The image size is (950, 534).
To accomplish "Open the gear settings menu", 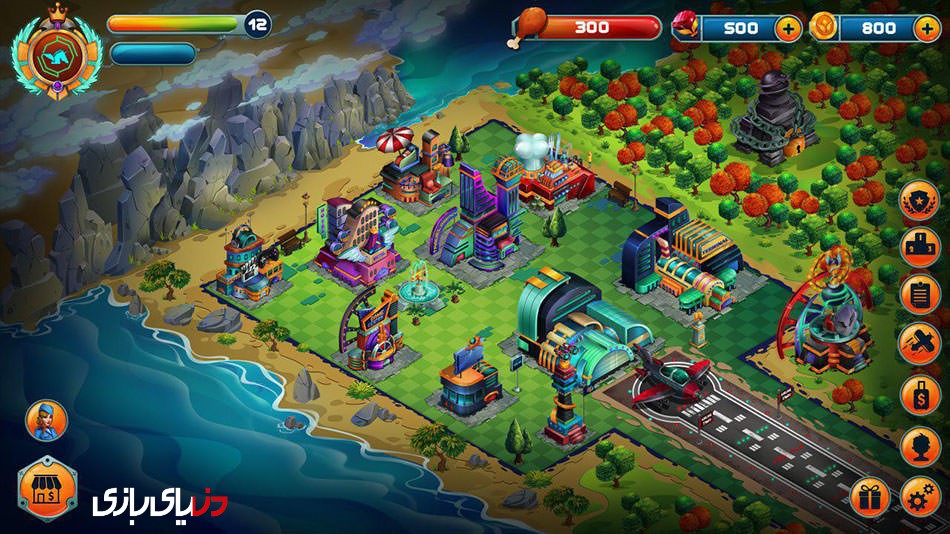I will point(919,495).
